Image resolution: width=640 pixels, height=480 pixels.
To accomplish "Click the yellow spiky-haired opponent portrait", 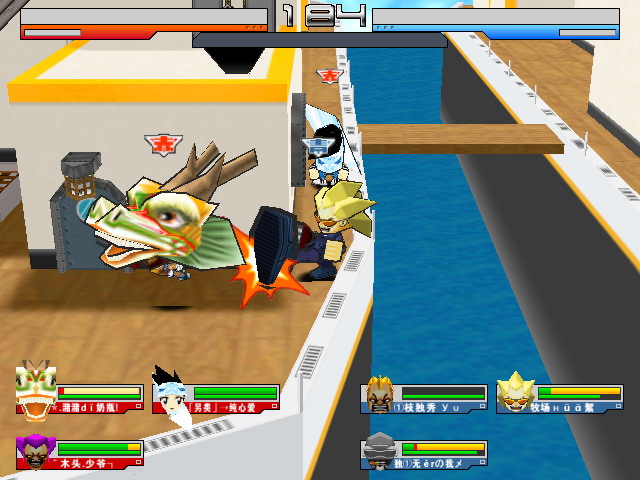I will click(516, 391).
